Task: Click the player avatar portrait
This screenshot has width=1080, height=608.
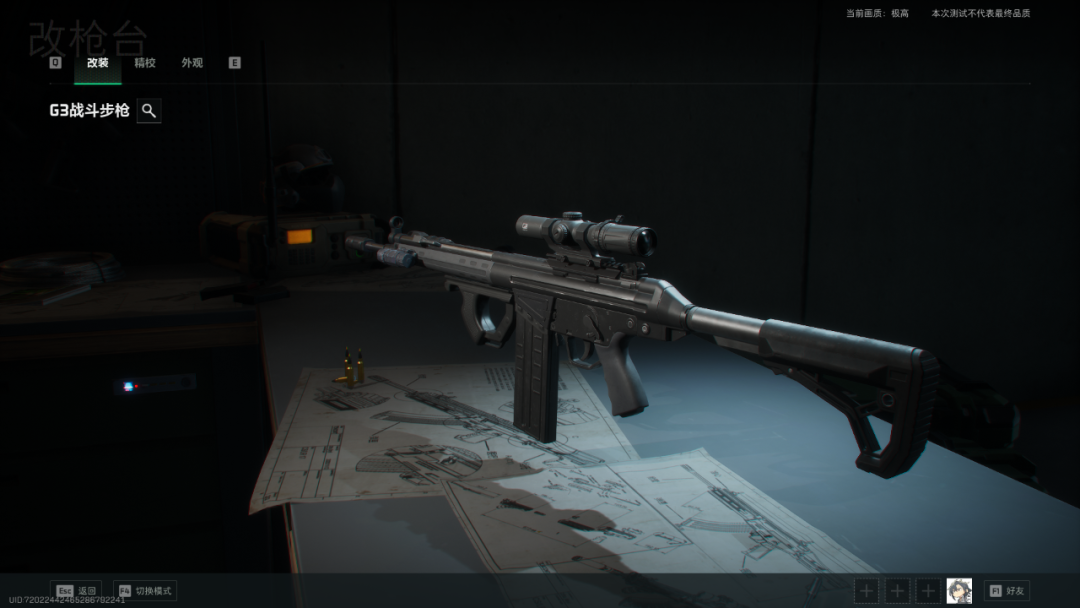Action: pyautogui.click(x=959, y=591)
